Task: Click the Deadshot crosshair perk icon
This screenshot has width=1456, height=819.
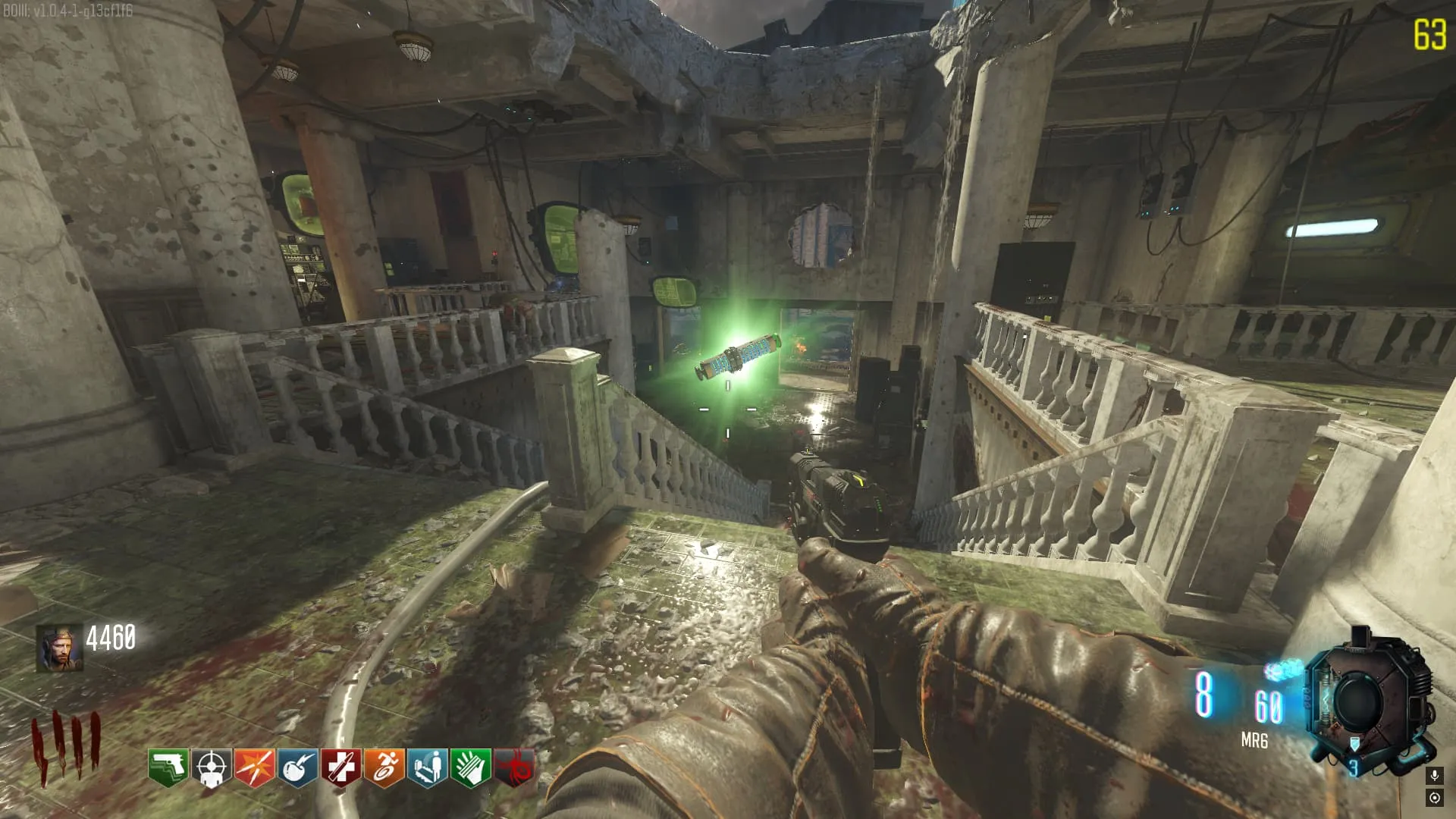Action: (x=212, y=767)
